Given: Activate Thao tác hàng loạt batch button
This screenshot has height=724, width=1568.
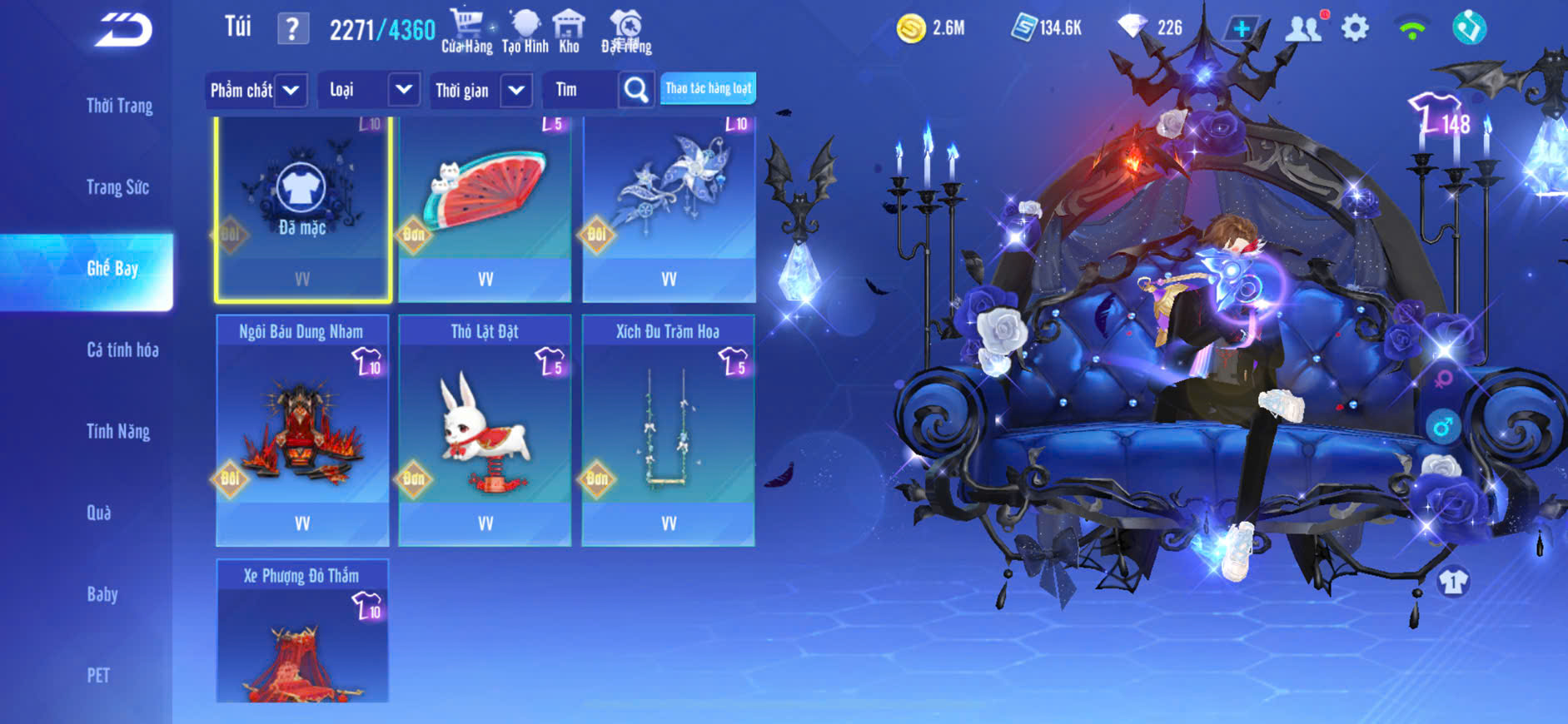Looking at the screenshot, I should point(708,88).
